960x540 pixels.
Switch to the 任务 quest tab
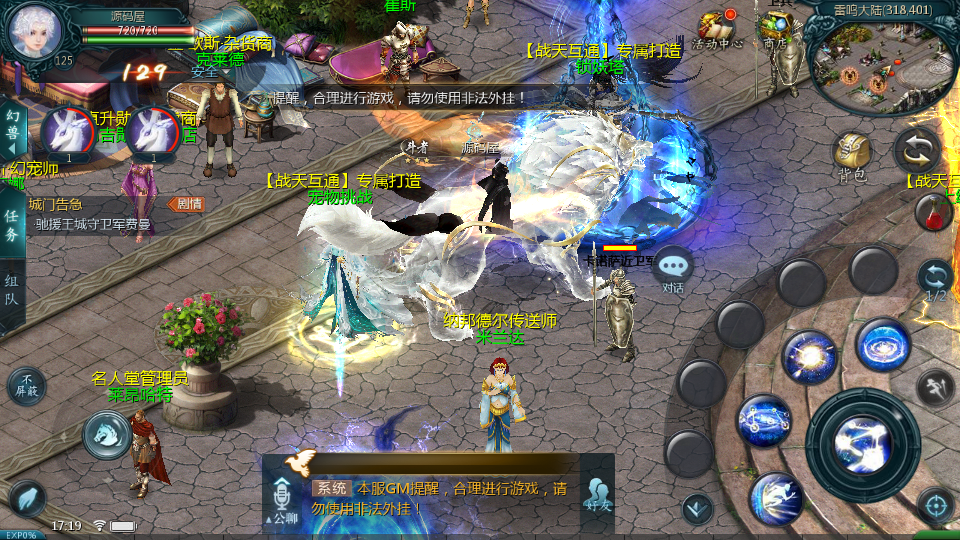[12, 225]
